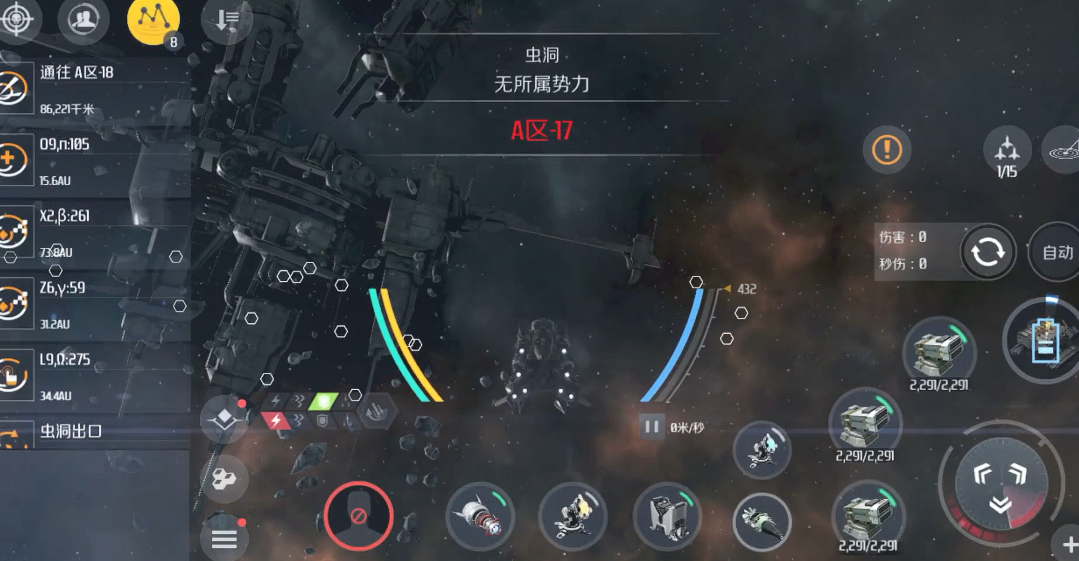Tap the circular refresh arrows button

987,251
